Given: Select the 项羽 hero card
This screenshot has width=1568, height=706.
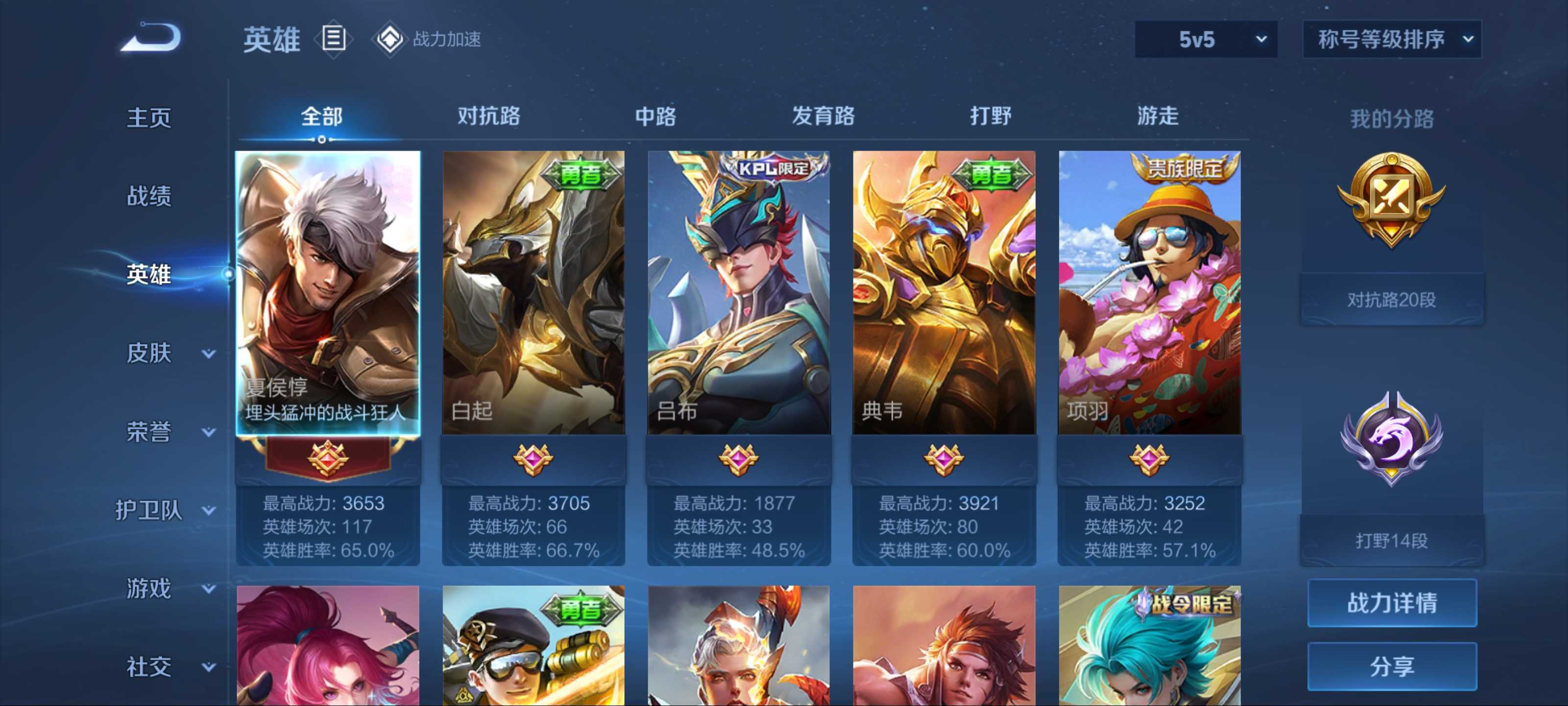Looking at the screenshot, I should 1149,292.
